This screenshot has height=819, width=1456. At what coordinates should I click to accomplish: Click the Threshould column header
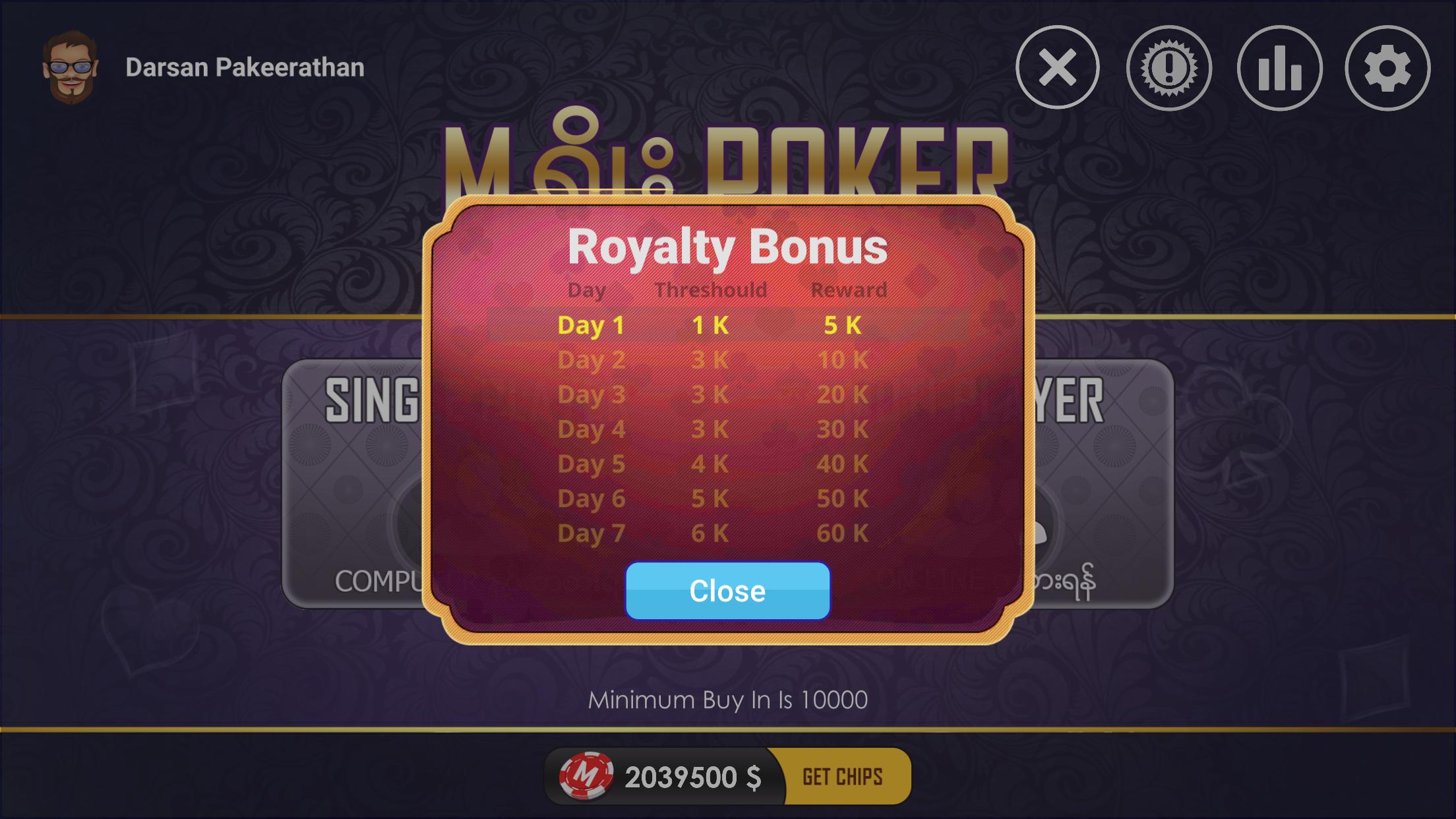pyautogui.click(x=712, y=289)
